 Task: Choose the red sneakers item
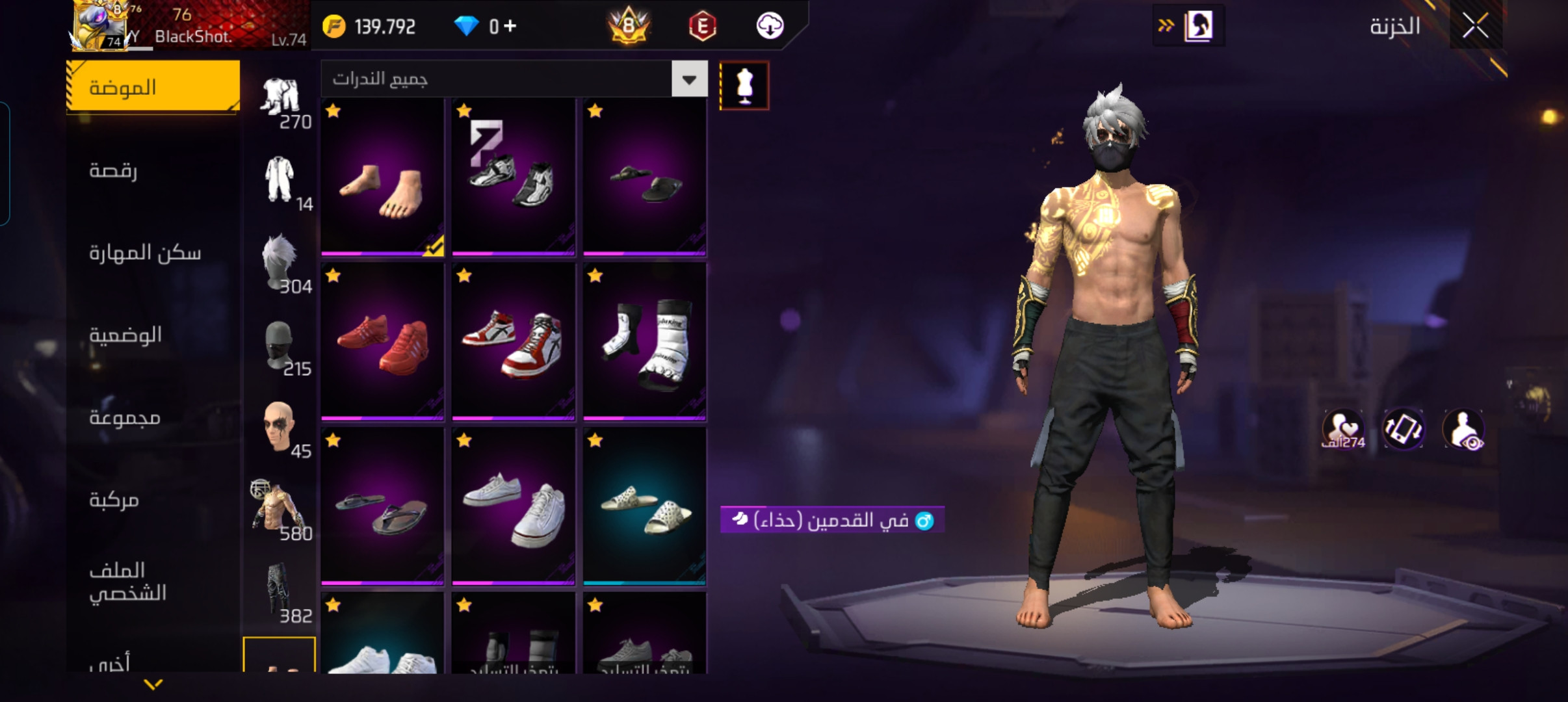point(382,342)
